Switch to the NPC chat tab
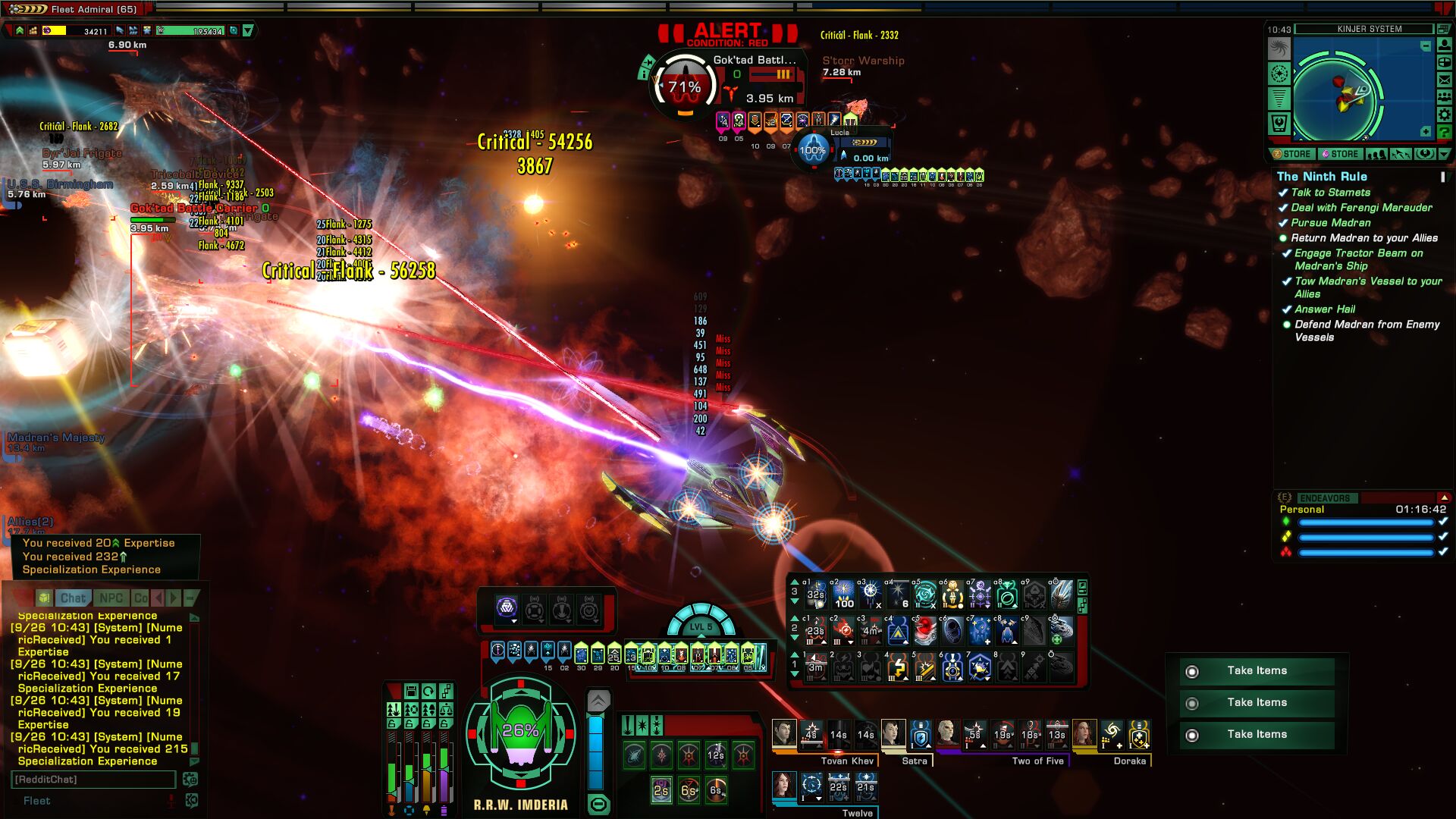Screen dimensions: 1456x819 point(111,598)
